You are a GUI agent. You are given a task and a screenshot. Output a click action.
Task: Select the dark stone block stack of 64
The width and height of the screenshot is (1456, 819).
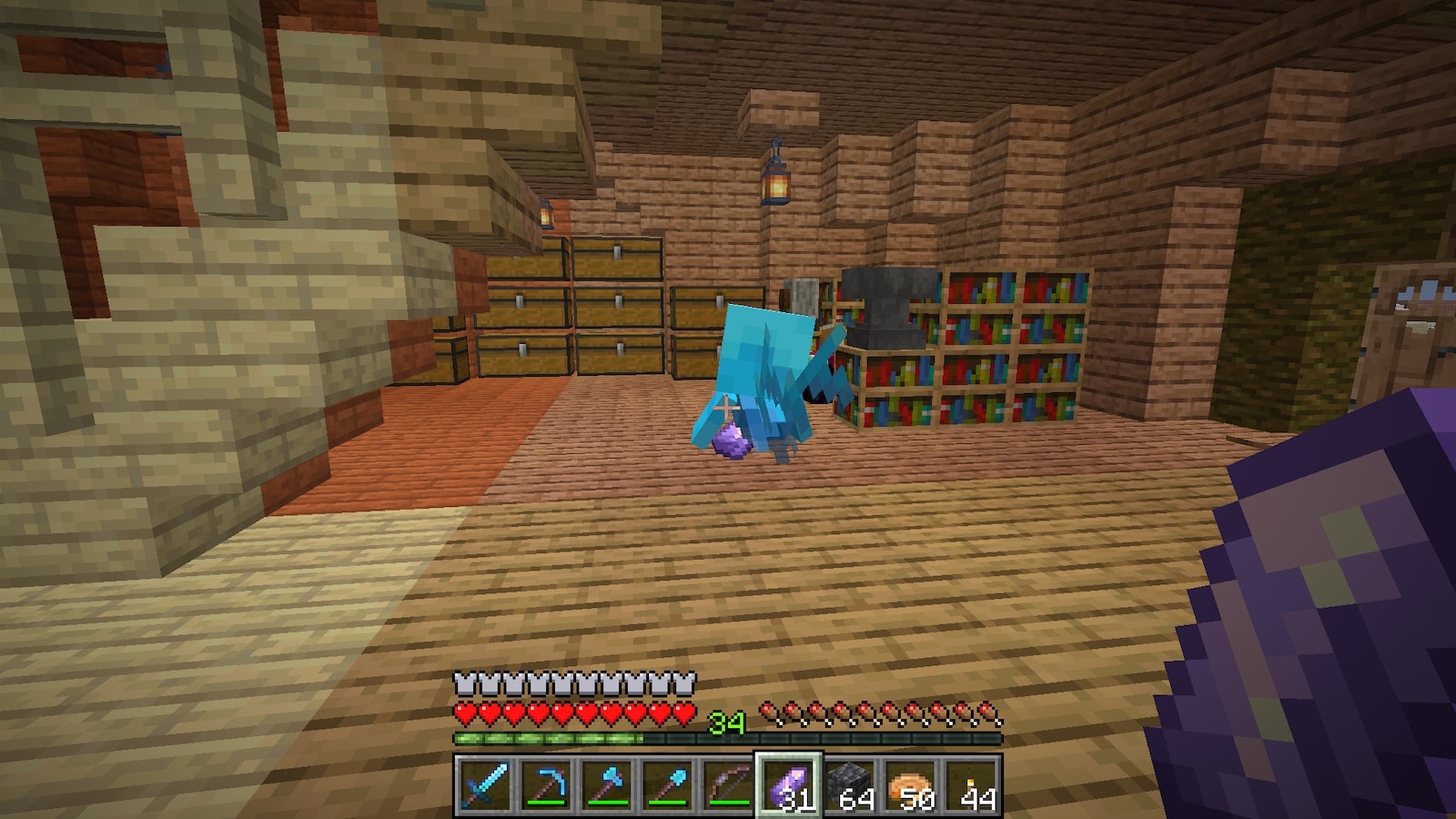click(x=850, y=784)
